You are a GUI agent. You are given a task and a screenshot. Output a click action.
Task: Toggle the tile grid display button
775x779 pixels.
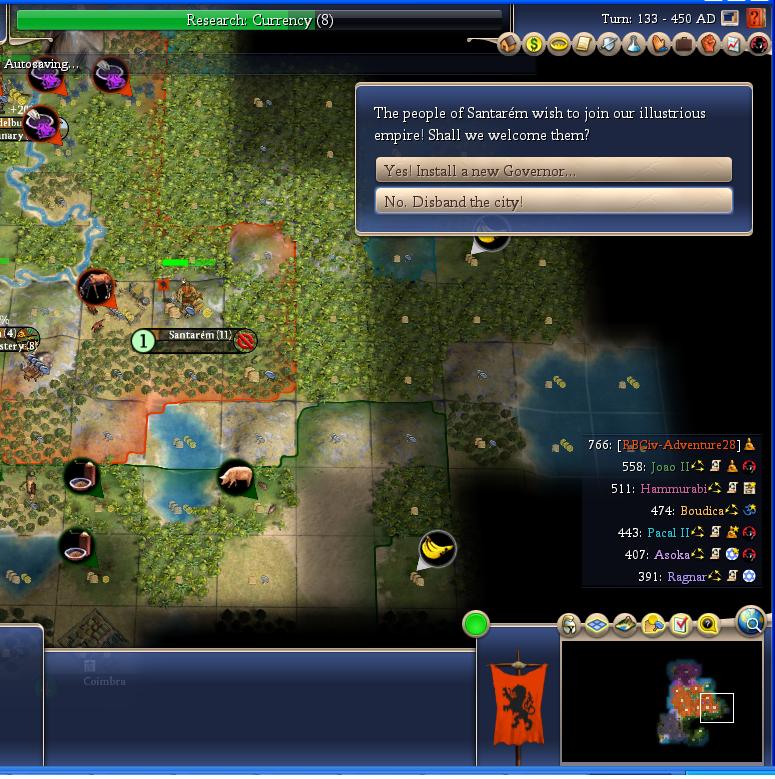click(597, 625)
